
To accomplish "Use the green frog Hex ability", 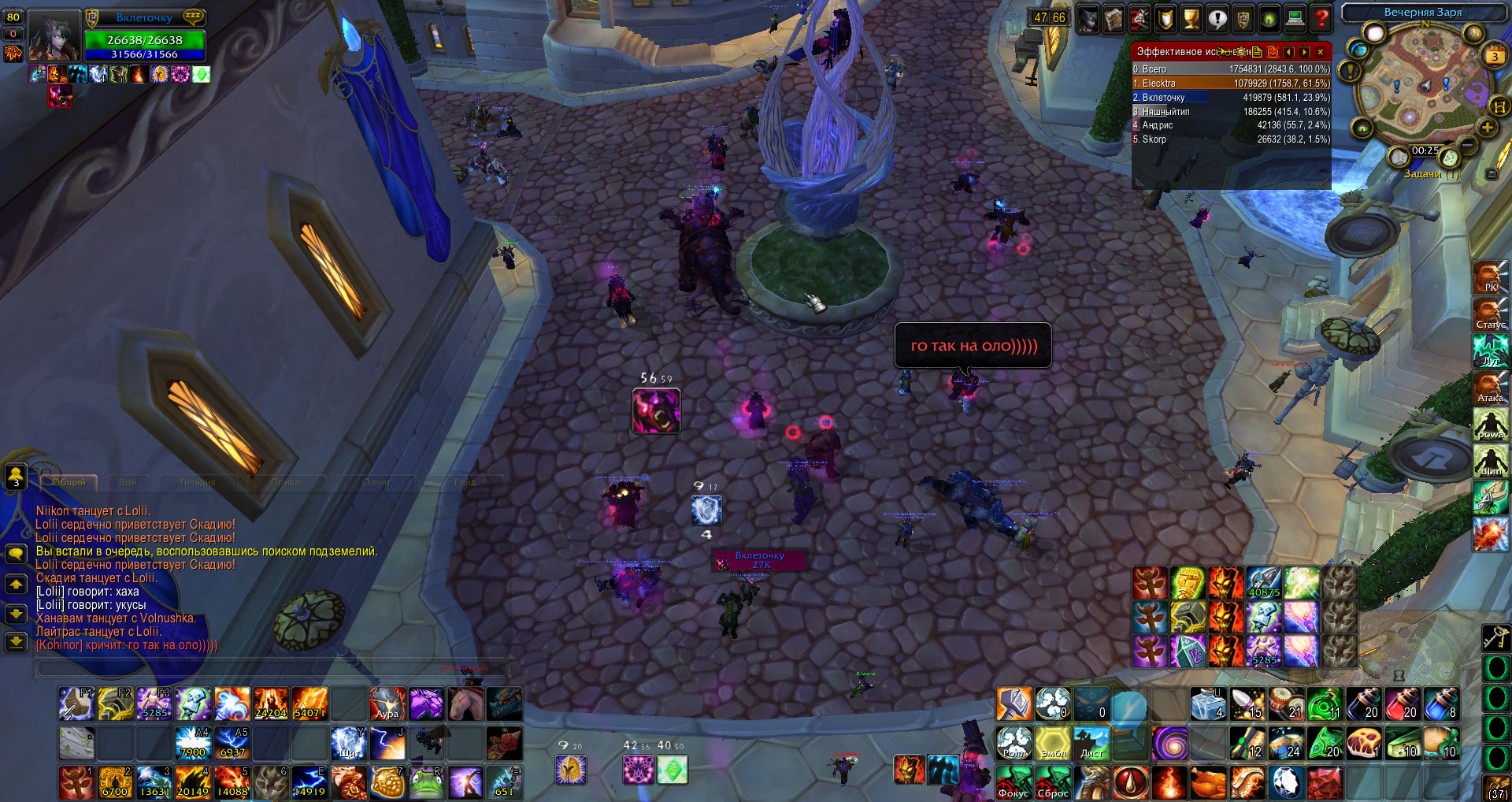I will (x=426, y=782).
